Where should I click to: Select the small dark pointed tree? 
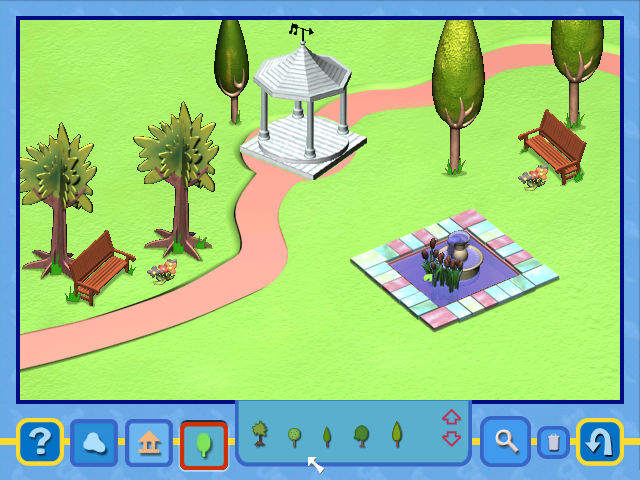pyautogui.click(x=327, y=436)
